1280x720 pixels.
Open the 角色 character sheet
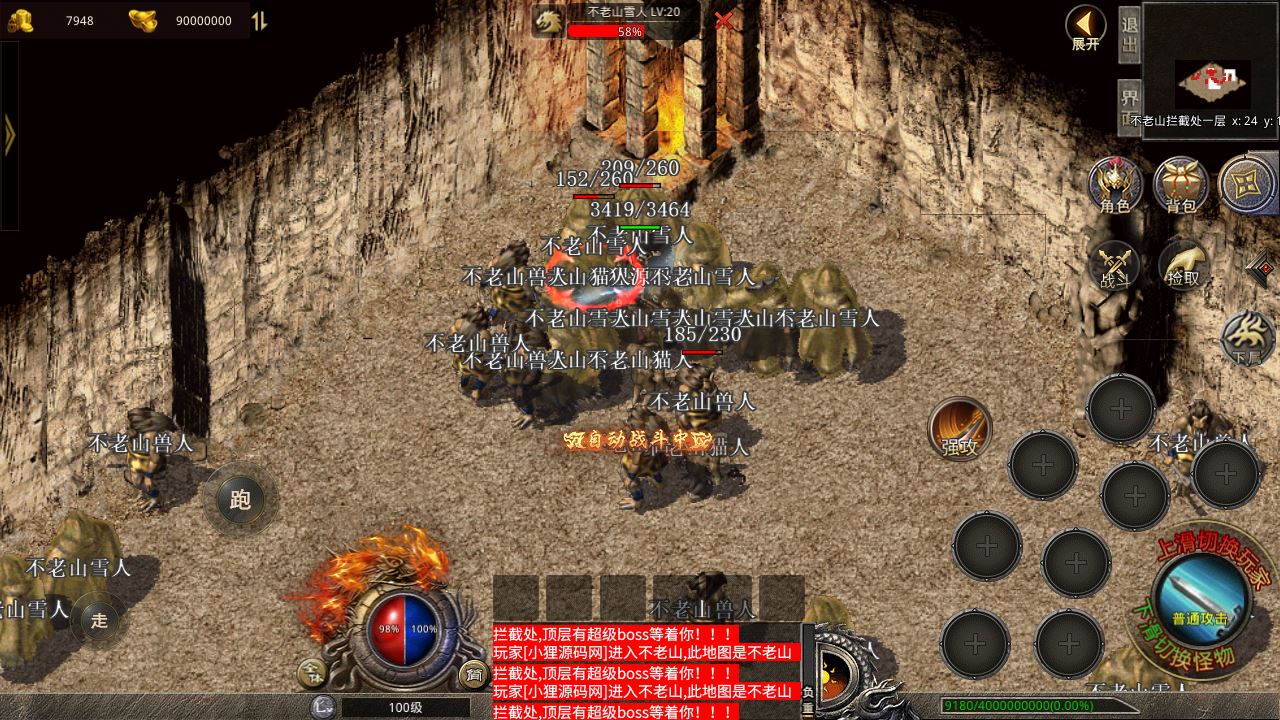pyautogui.click(x=1115, y=185)
